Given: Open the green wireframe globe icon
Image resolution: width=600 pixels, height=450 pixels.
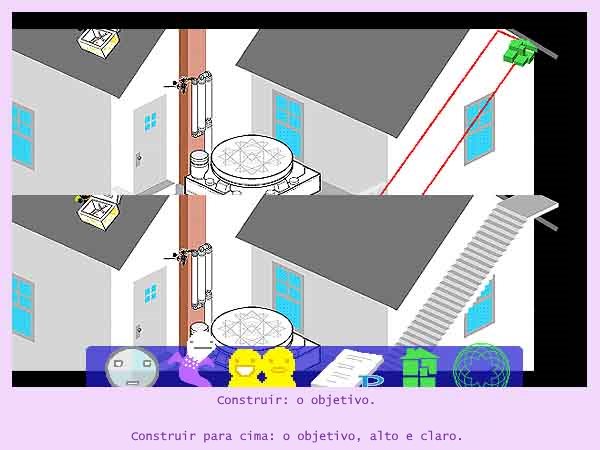Looking at the screenshot, I should pos(482,368).
